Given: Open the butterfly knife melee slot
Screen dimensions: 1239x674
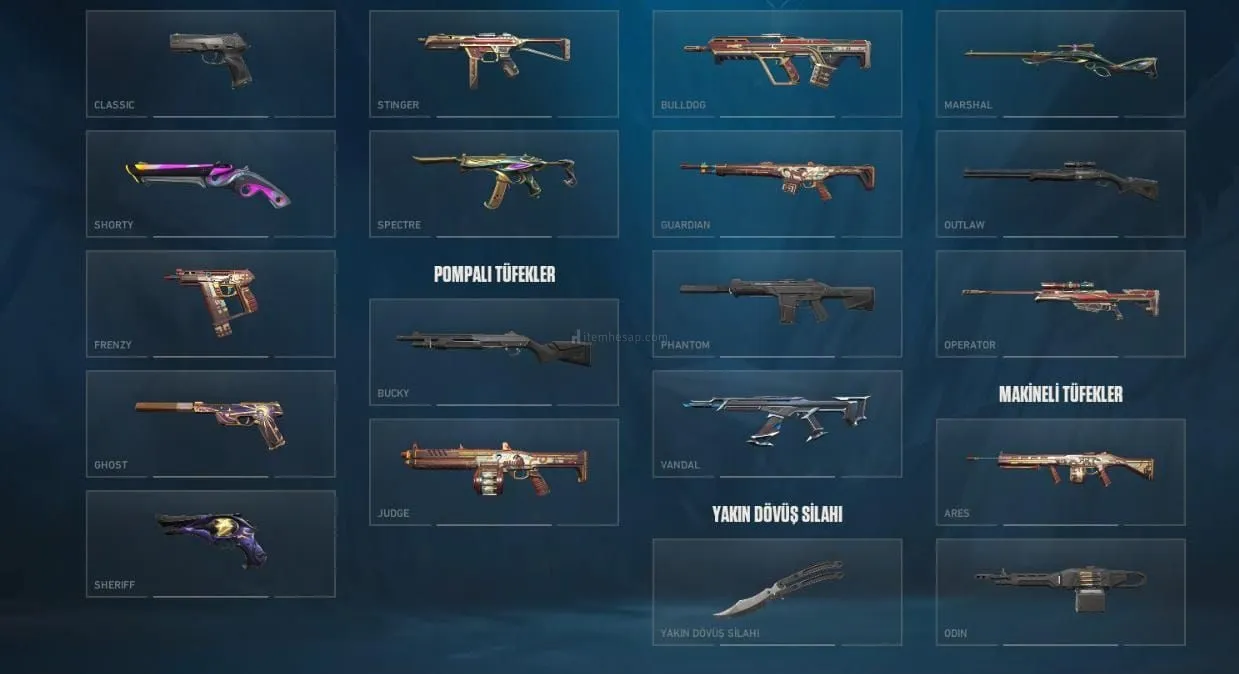Looking at the screenshot, I should click(777, 591).
